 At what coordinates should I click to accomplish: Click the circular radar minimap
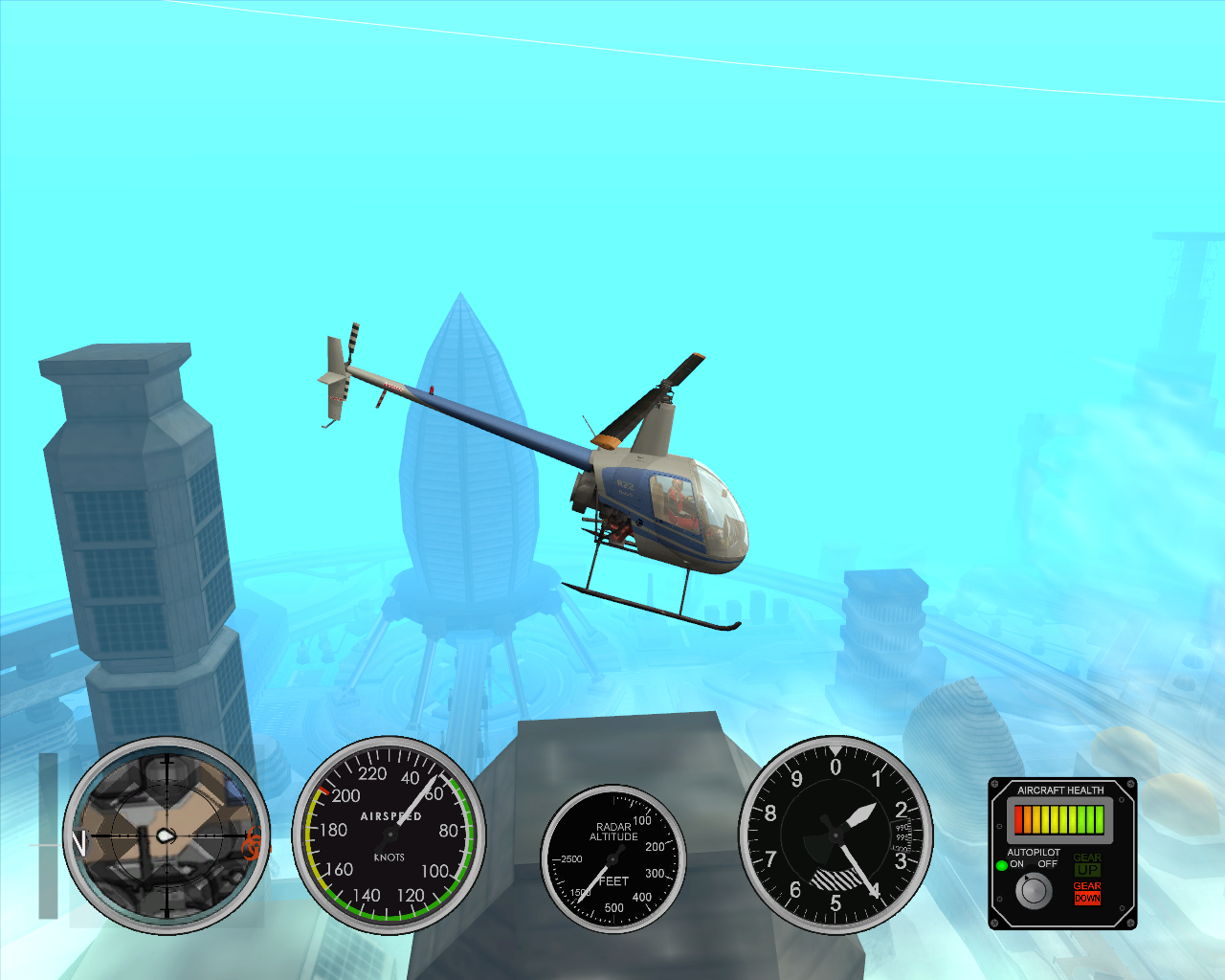pos(167,835)
